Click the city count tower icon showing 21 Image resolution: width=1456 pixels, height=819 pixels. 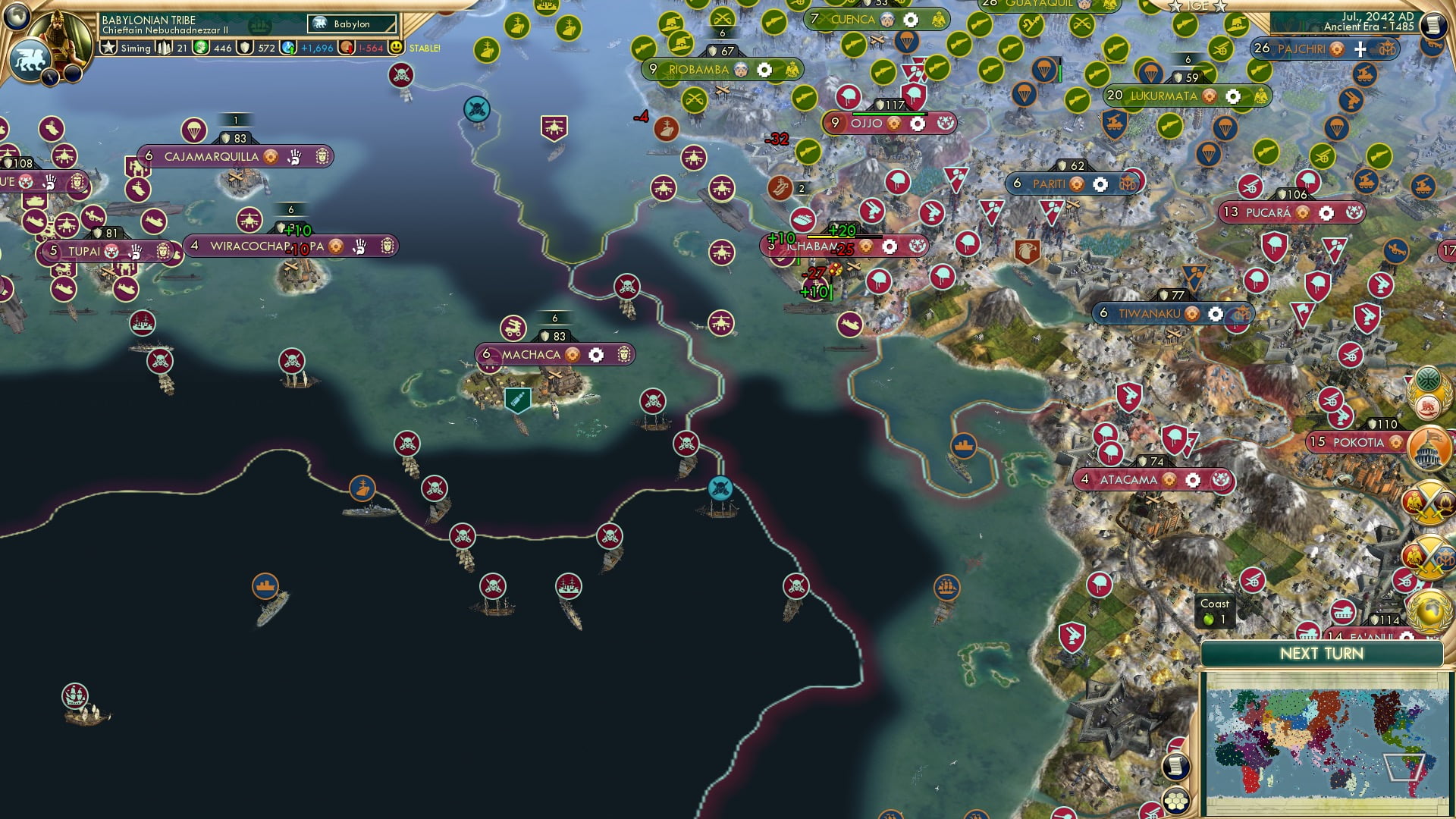click(165, 48)
